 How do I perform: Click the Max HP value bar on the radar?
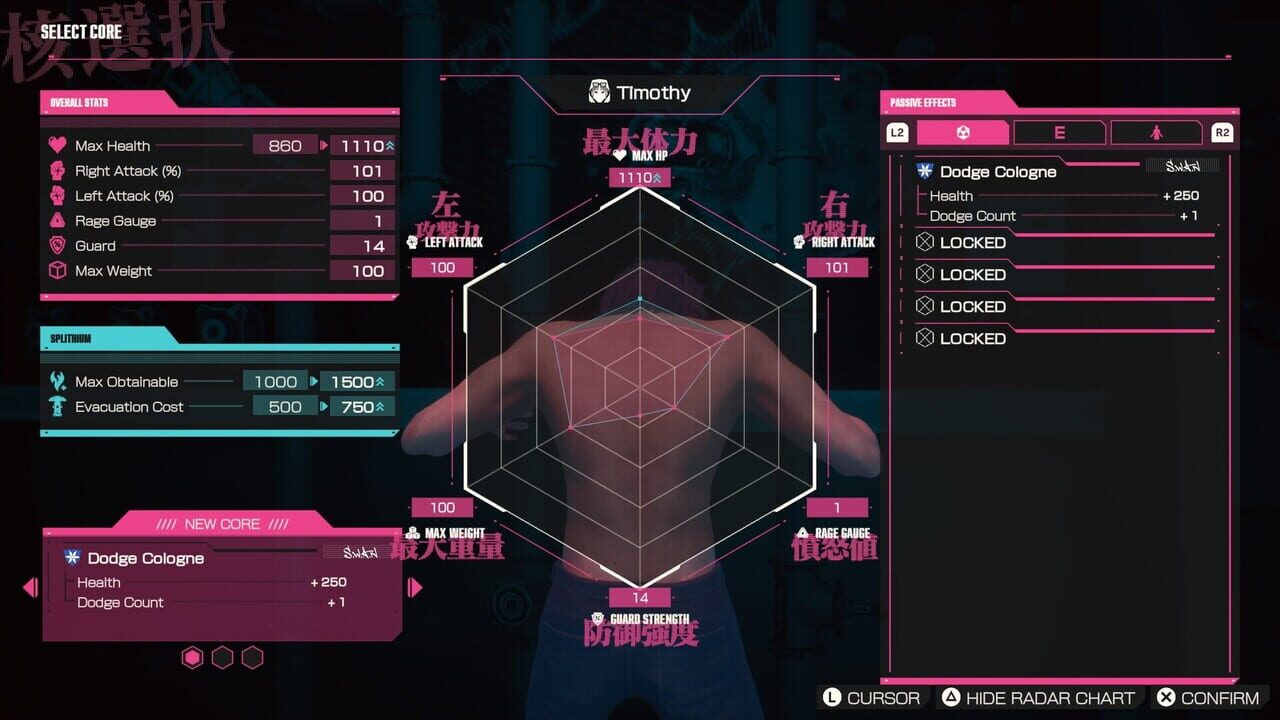(x=638, y=176)
